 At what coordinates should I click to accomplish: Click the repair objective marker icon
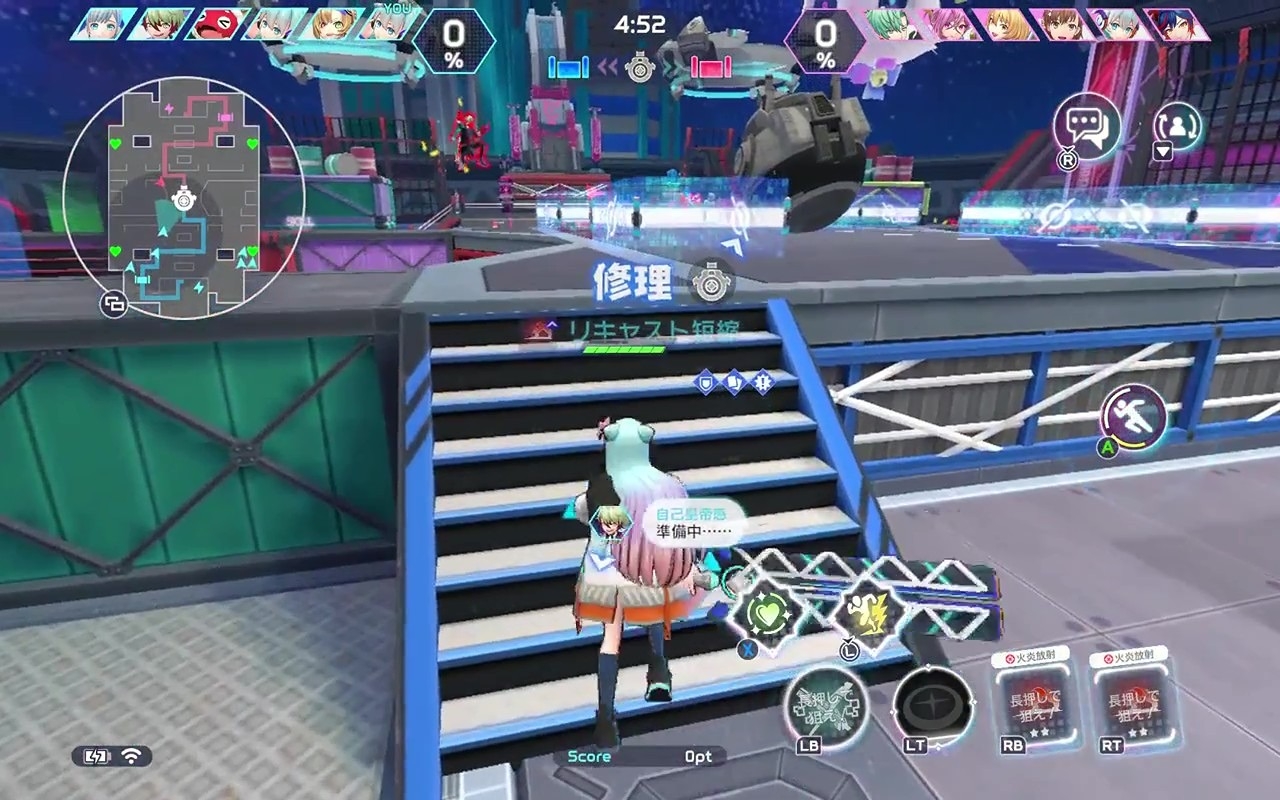point(712,282)
